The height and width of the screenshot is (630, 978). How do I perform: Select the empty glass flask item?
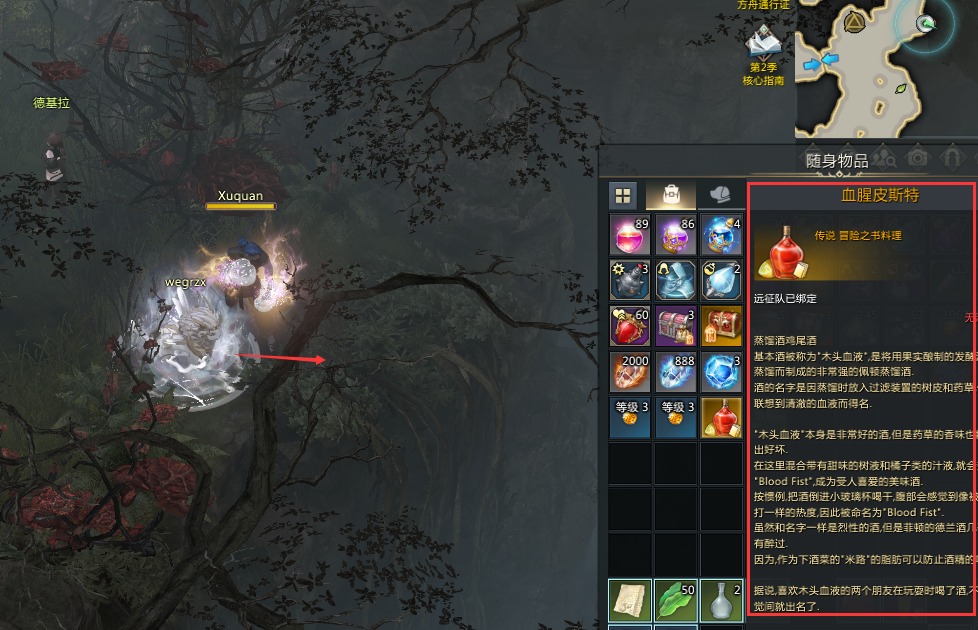722,601
